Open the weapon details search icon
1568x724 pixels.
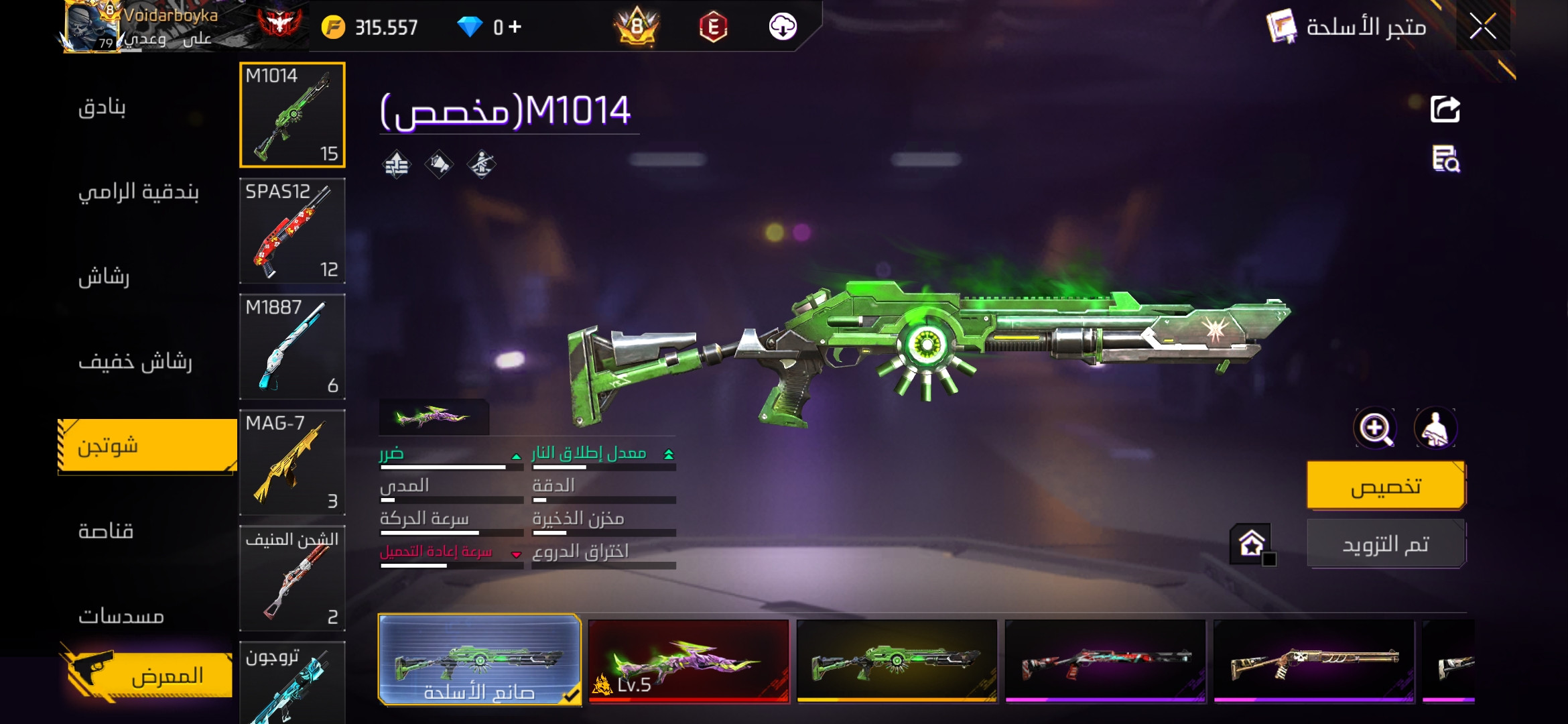1445,159
